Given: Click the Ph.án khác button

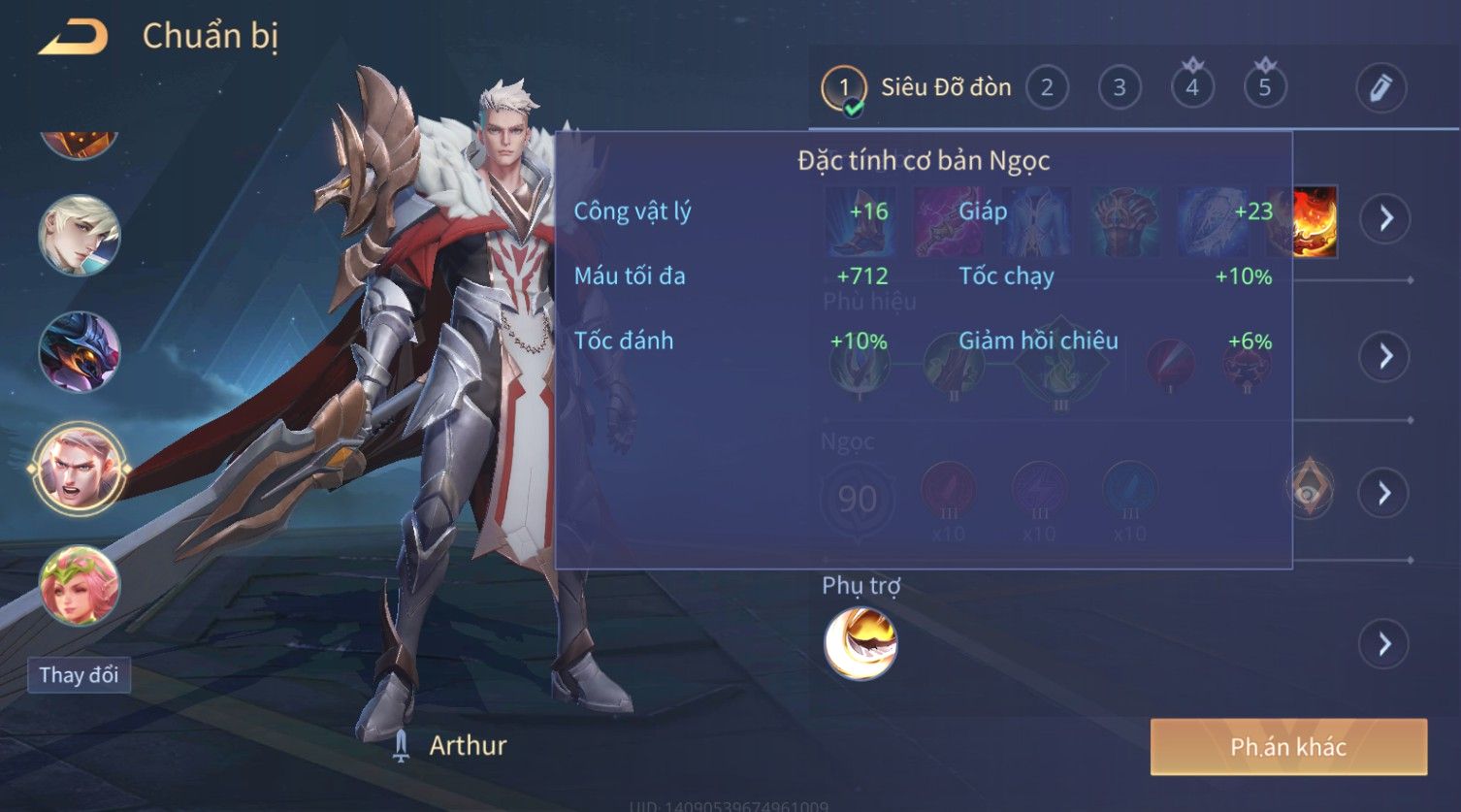Looking at the screenshot, I should (1288, 747).
